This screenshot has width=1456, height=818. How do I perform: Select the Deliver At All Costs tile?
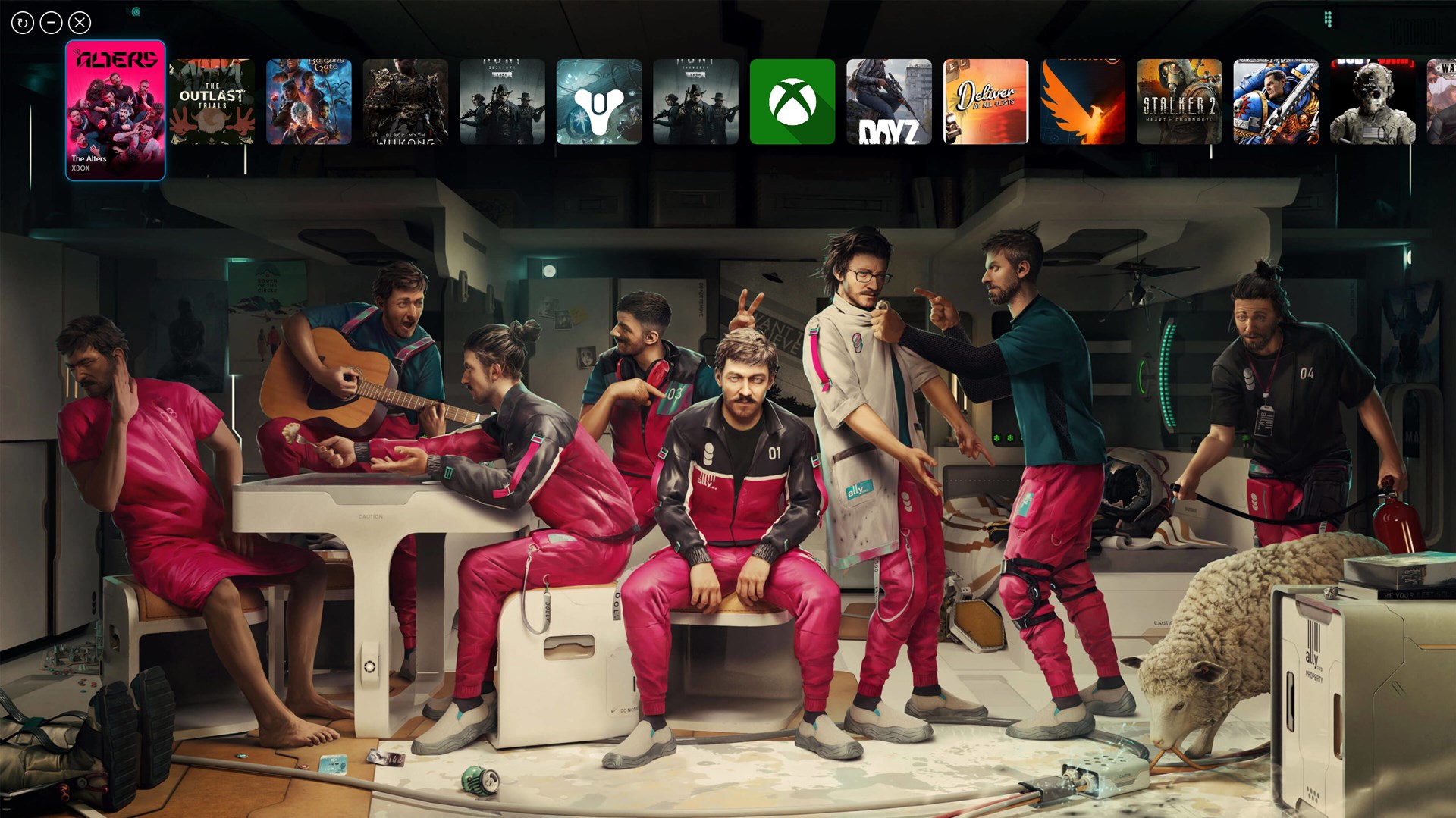pyautogui.click(x=986, y=101)
